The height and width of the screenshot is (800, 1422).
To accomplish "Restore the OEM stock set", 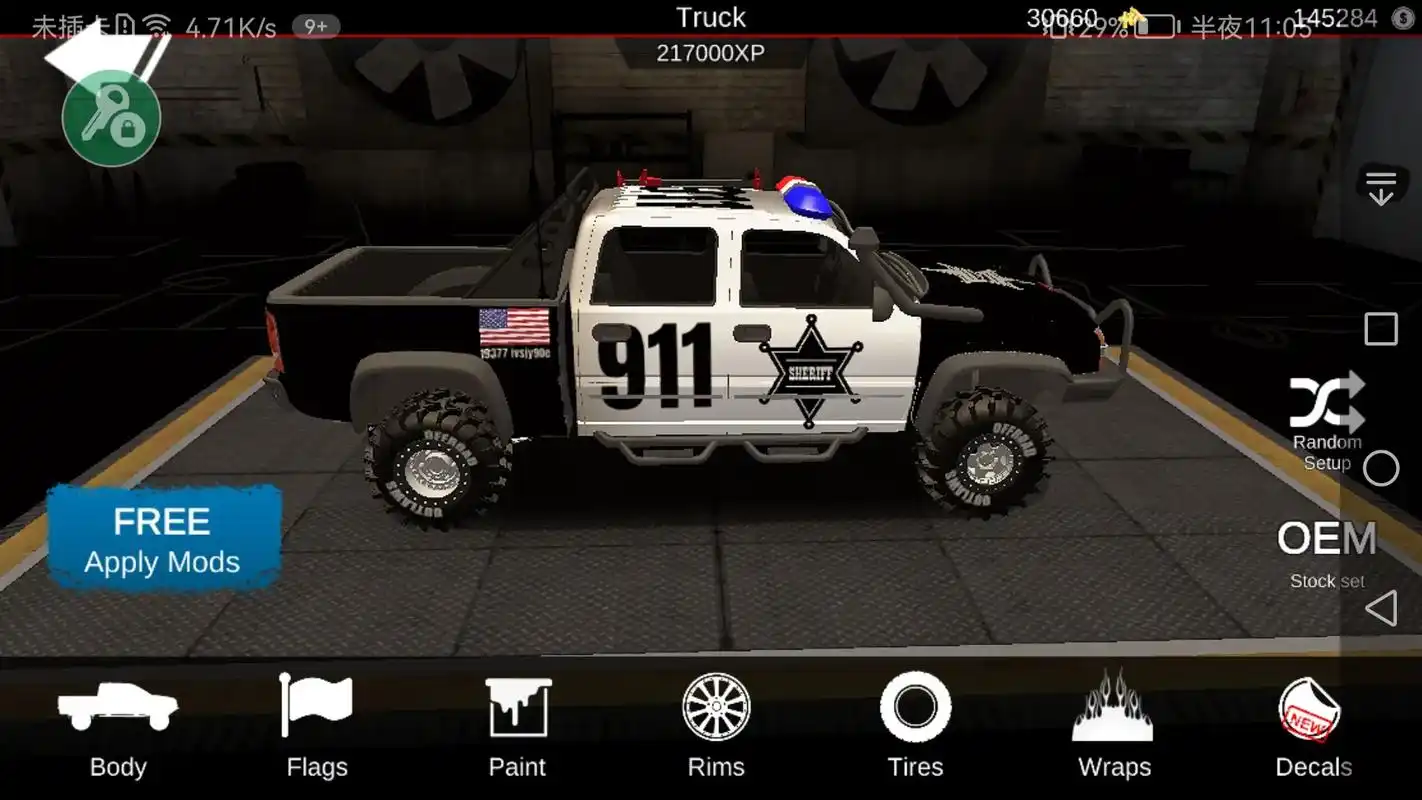I will pyautogui.click(x=1327, y=552).
